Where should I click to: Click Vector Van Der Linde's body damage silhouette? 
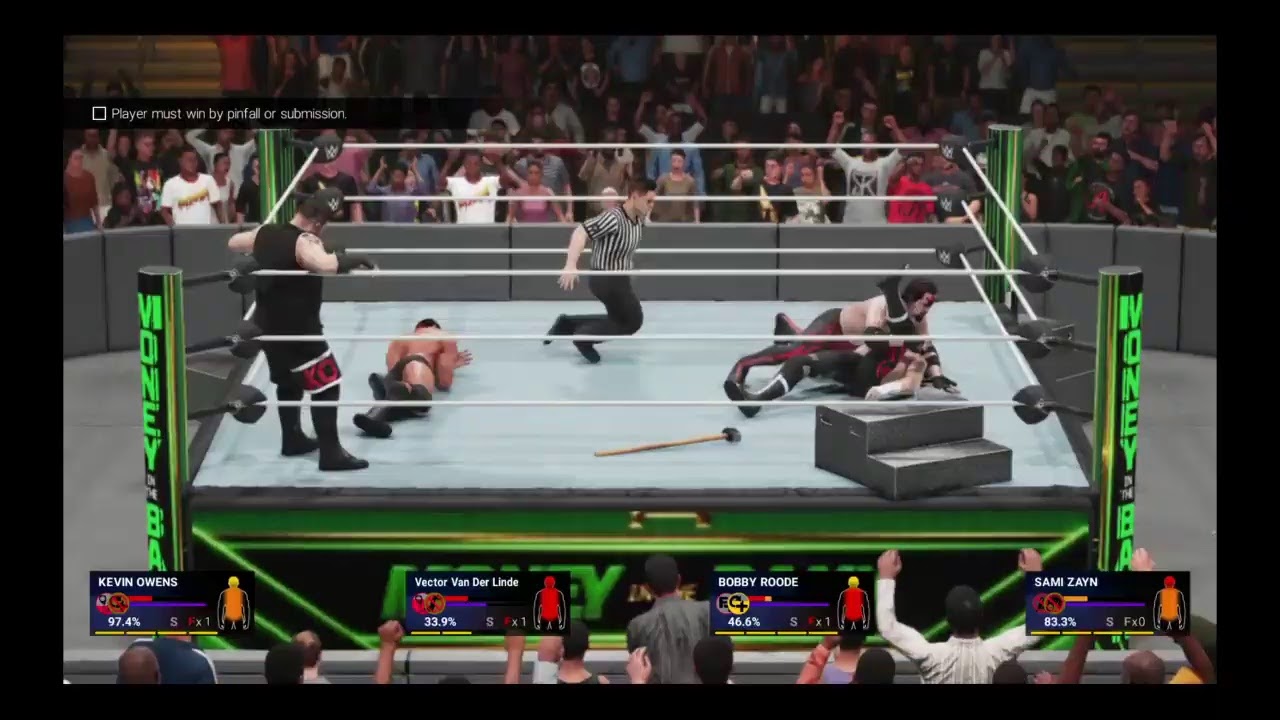tap(550, 603)
